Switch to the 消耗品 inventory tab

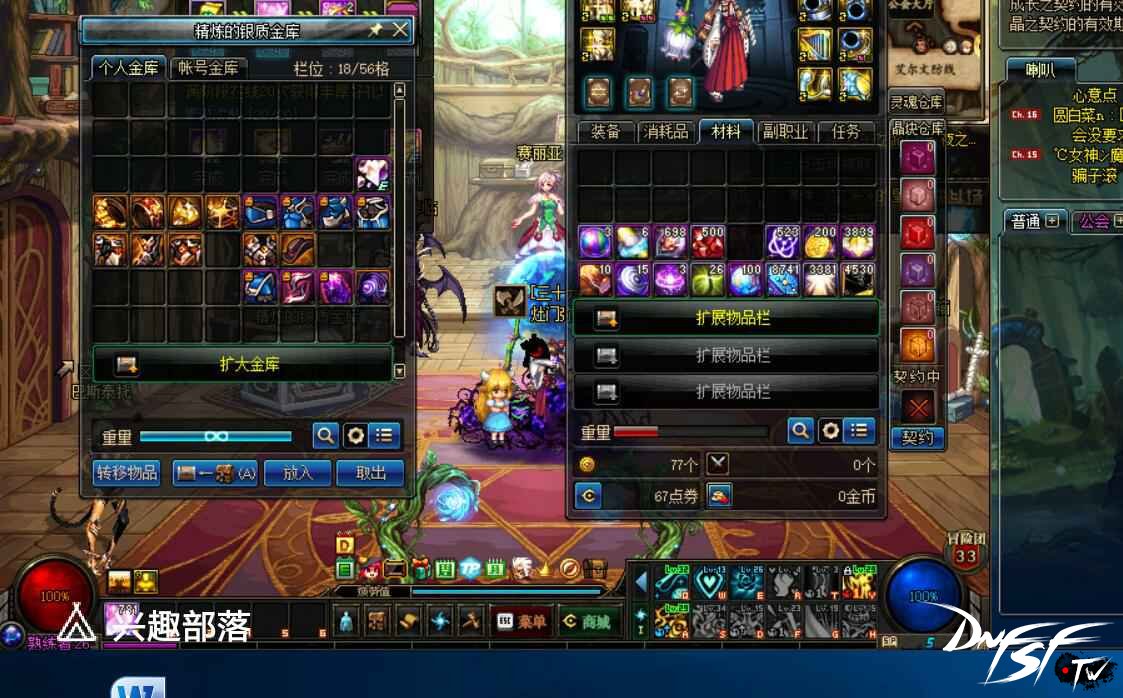tap(666, 132)
